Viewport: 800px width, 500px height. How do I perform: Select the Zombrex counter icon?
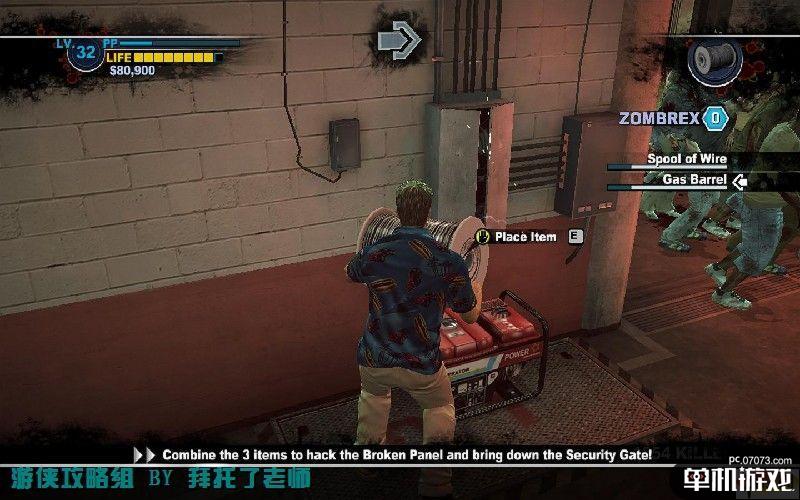pyautogui.click(x=715, y=118)
